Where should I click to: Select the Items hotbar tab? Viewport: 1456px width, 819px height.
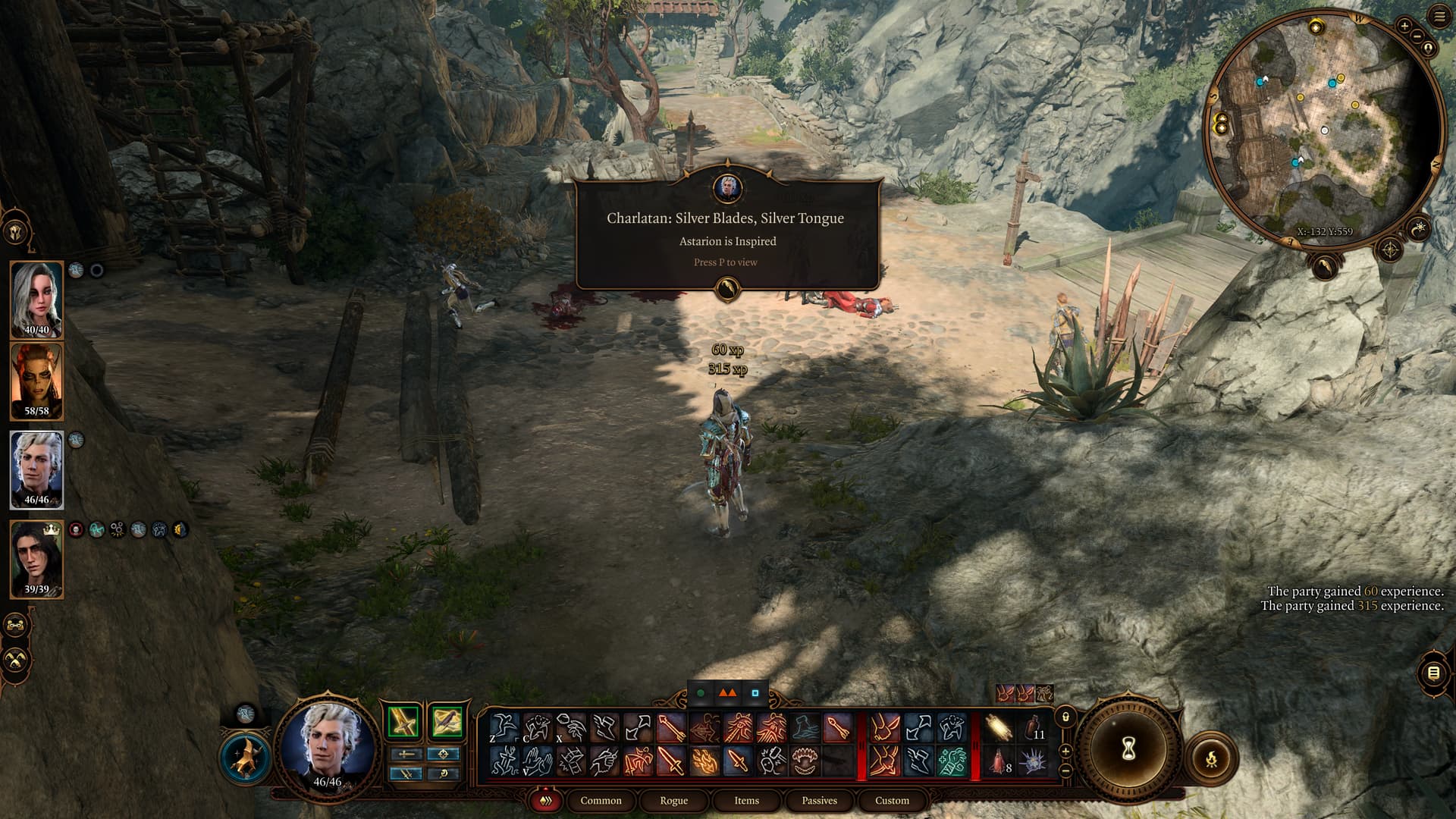746,800
